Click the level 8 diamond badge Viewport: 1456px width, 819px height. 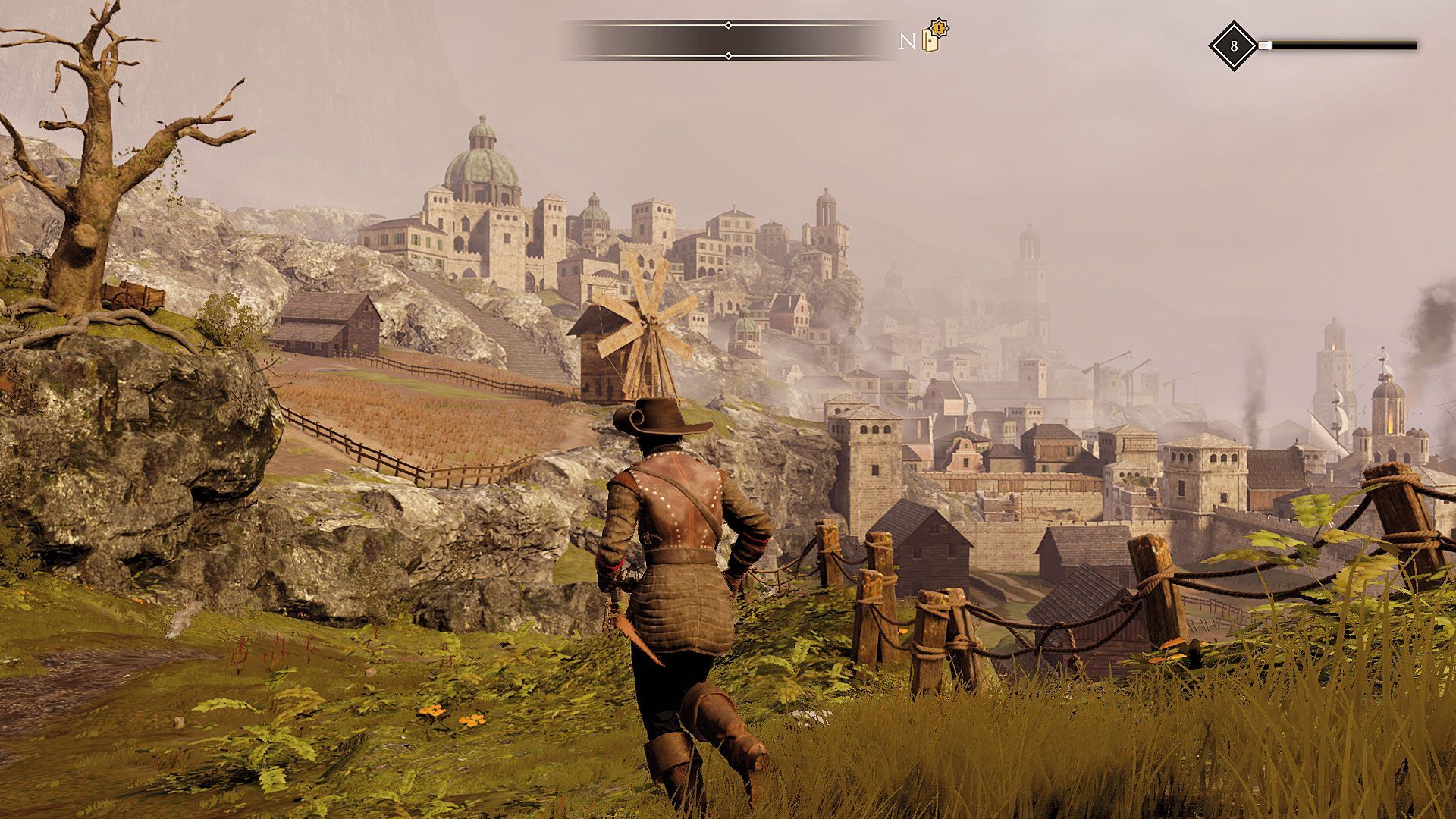pyautogui.click(x=1233, y=45)
